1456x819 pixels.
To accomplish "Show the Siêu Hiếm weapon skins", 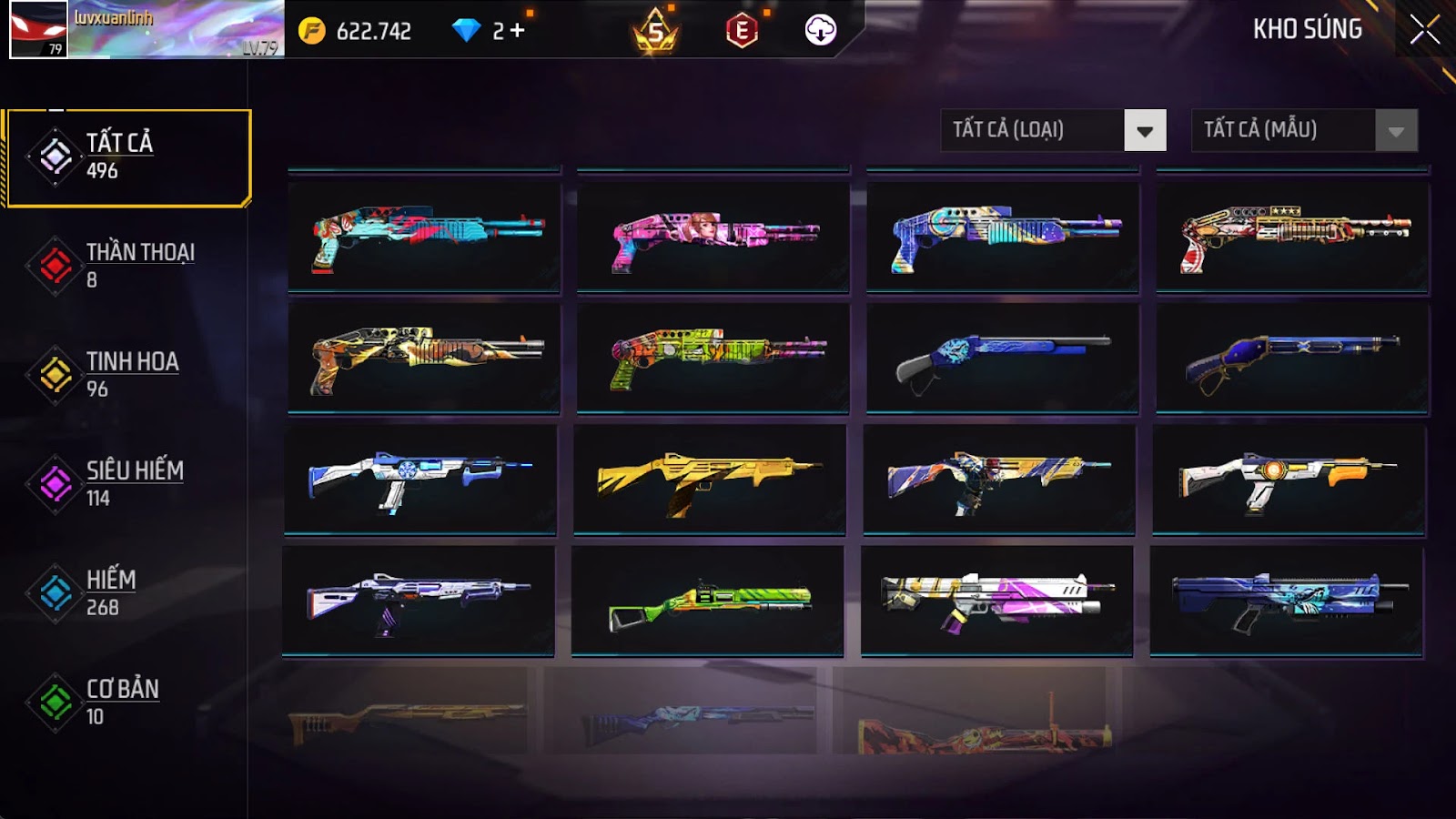I will coord(128,484).
